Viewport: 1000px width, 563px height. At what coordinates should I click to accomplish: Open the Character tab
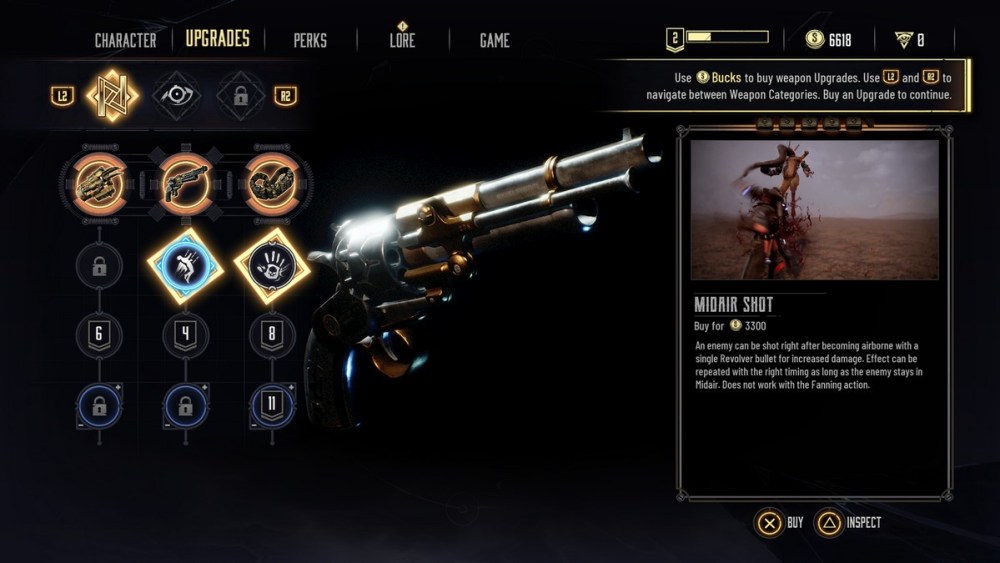click(125, 41)
